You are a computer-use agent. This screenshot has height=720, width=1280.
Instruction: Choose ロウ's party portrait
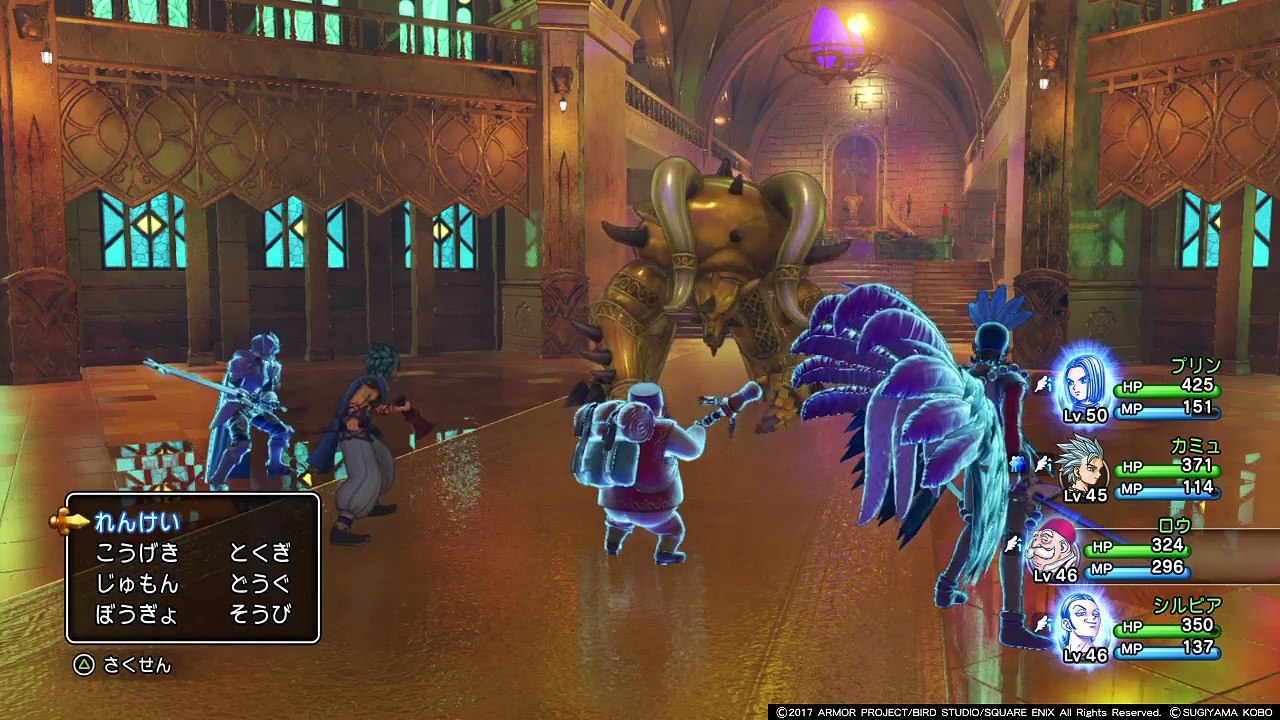[1055, 548]
